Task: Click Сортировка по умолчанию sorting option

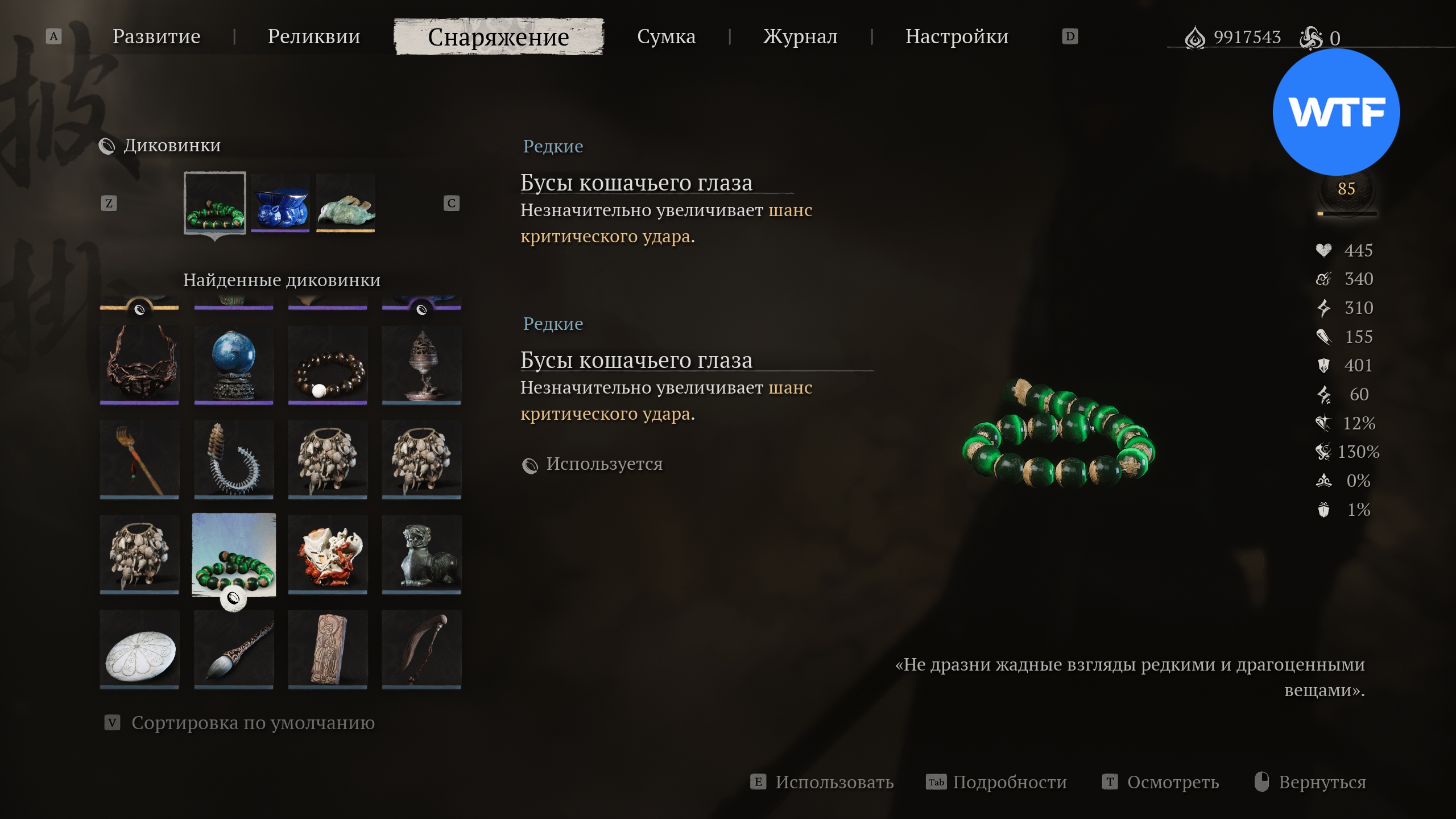Action: pos(253,723)
